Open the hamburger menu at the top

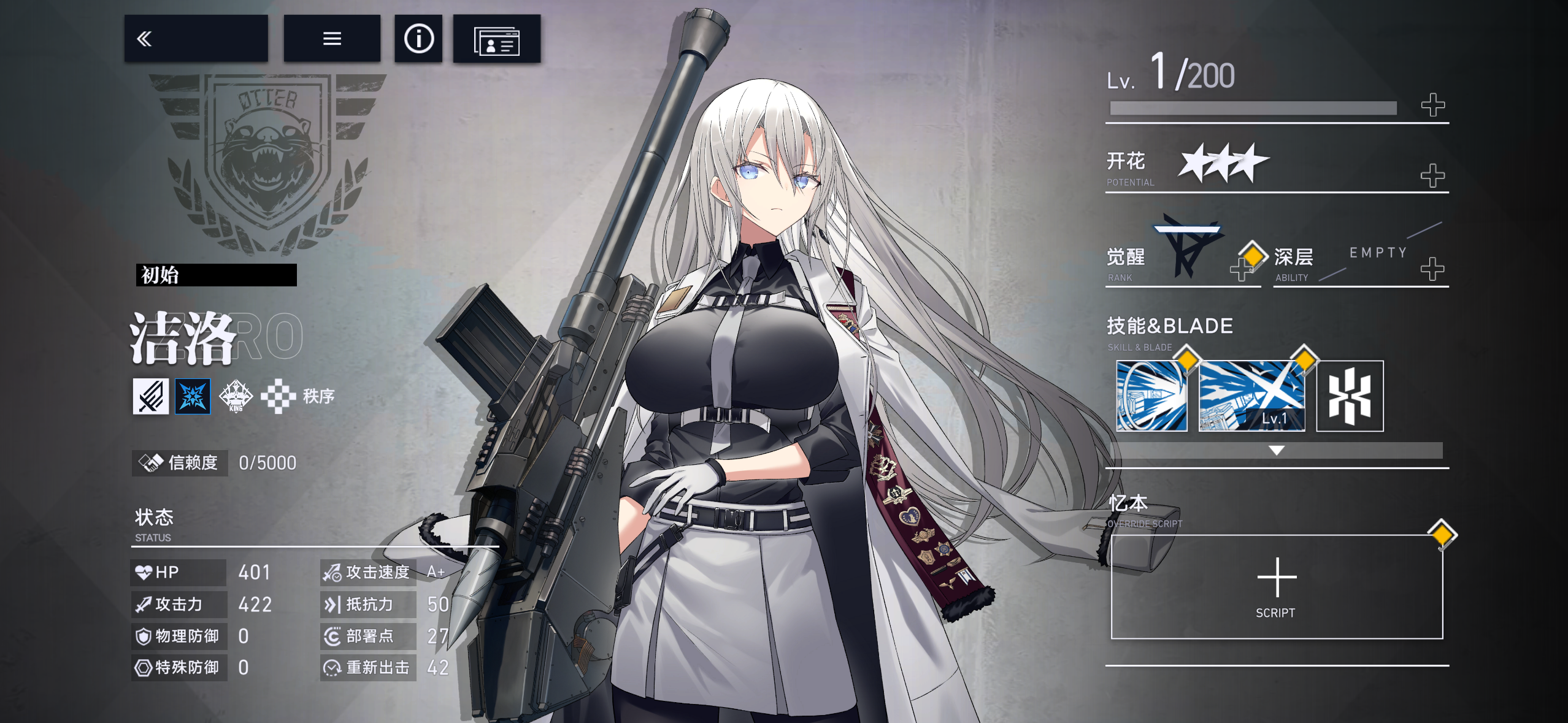tap(331, 39)
